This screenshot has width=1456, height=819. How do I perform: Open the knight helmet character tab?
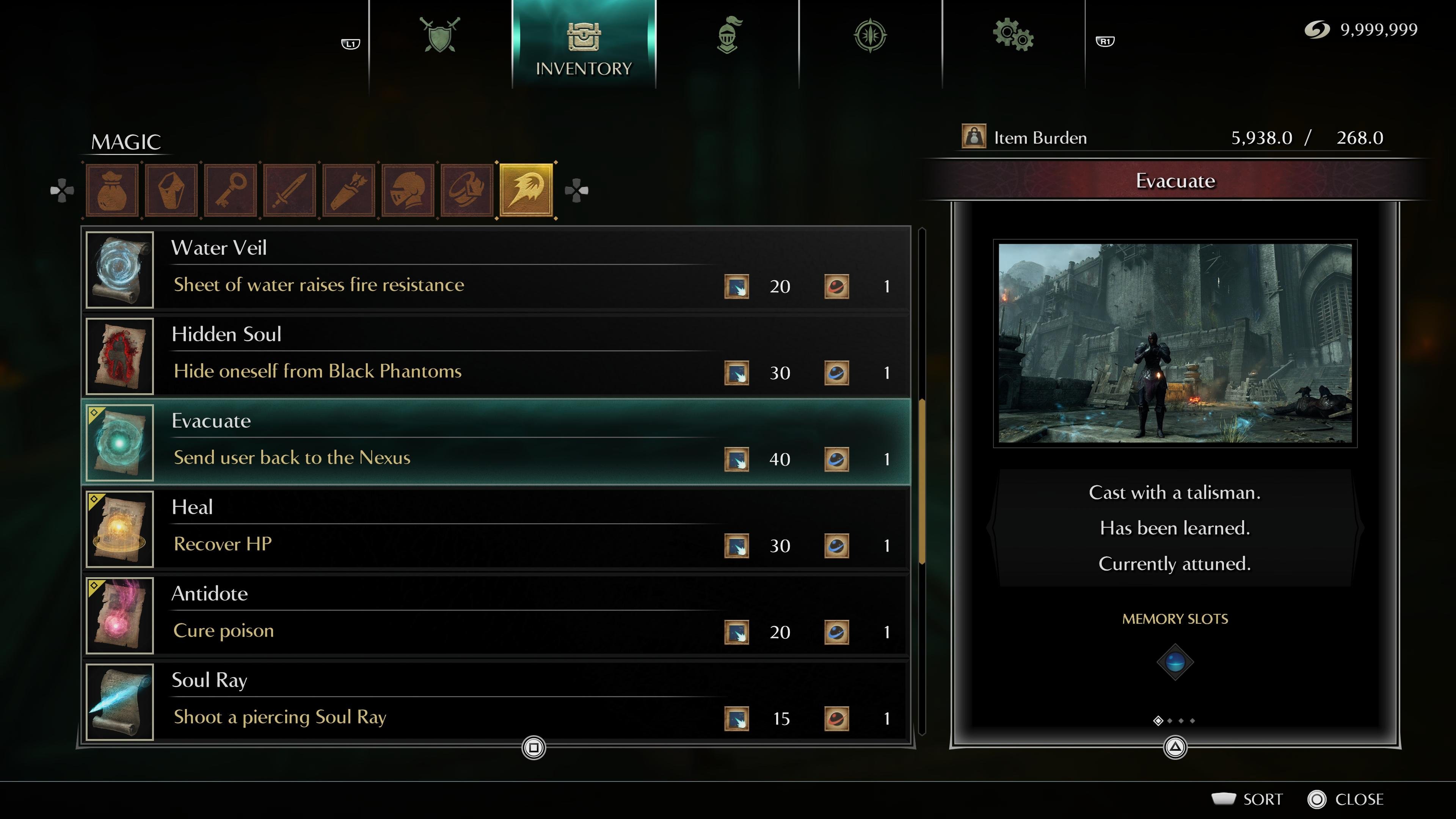(x=728, y=35)
